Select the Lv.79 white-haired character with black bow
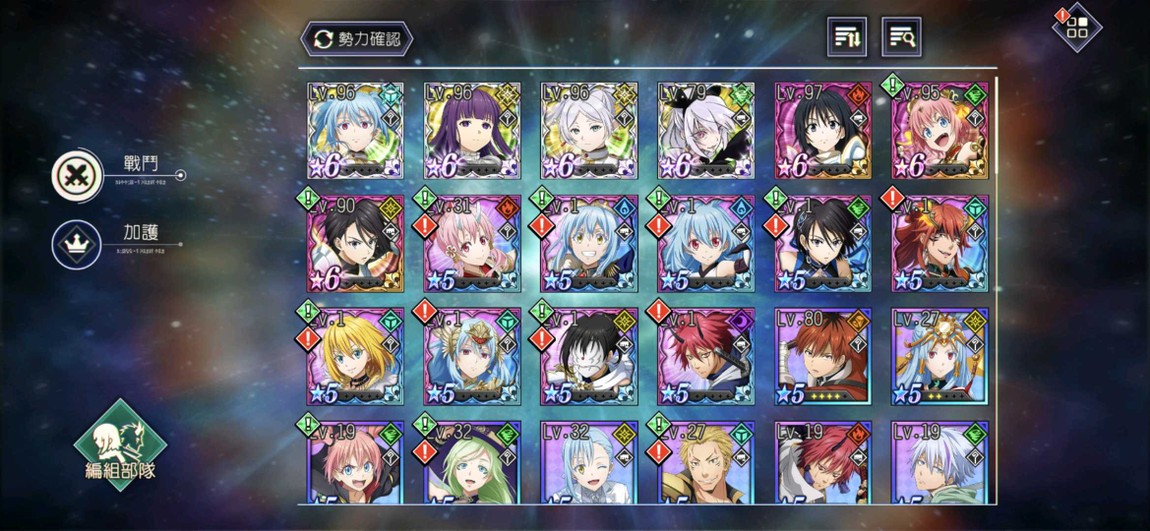This screenshot has height=531, width=1150. pyautogui.click(x=704, y=131)
